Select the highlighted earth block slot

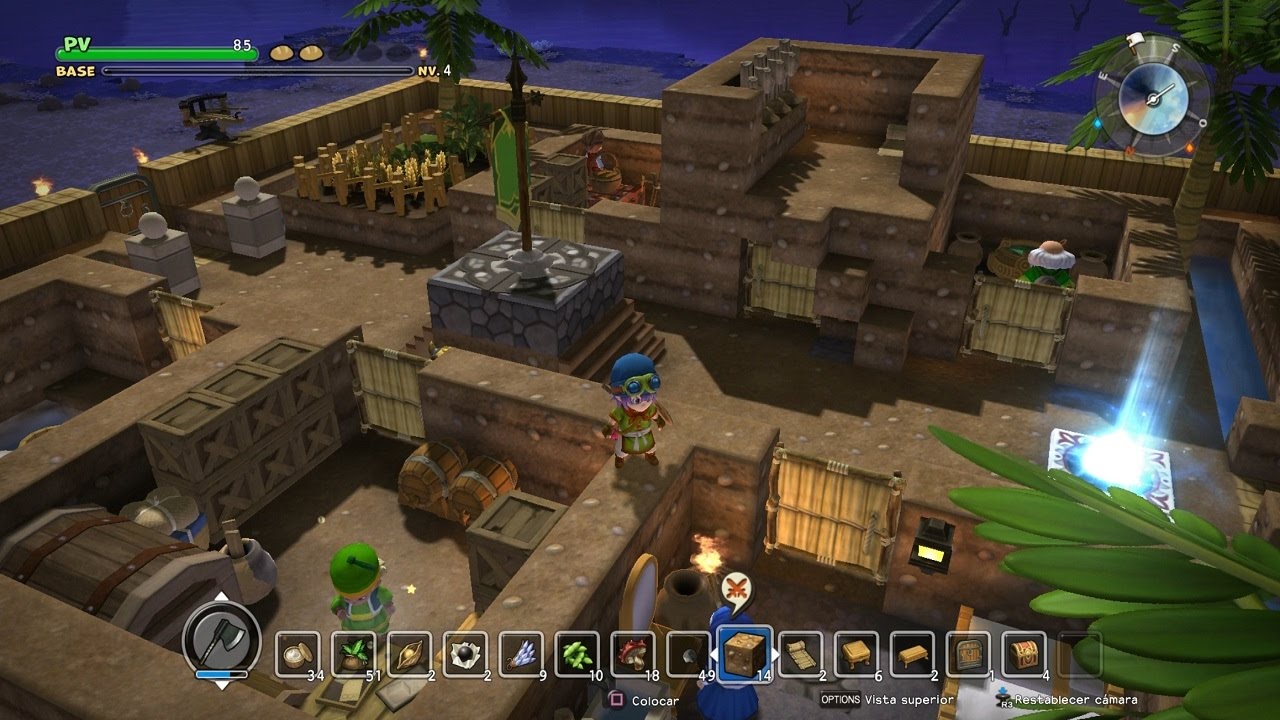point(745,653)
